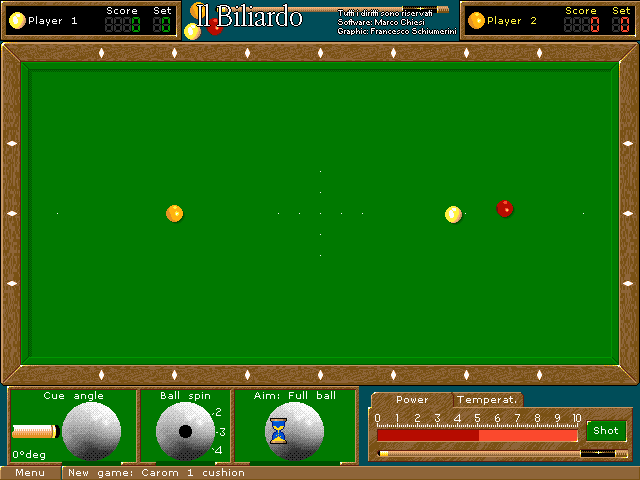Switch to the Temperat. tab
Viewport: 640px width, 480px height.
[x=488, y=400]
